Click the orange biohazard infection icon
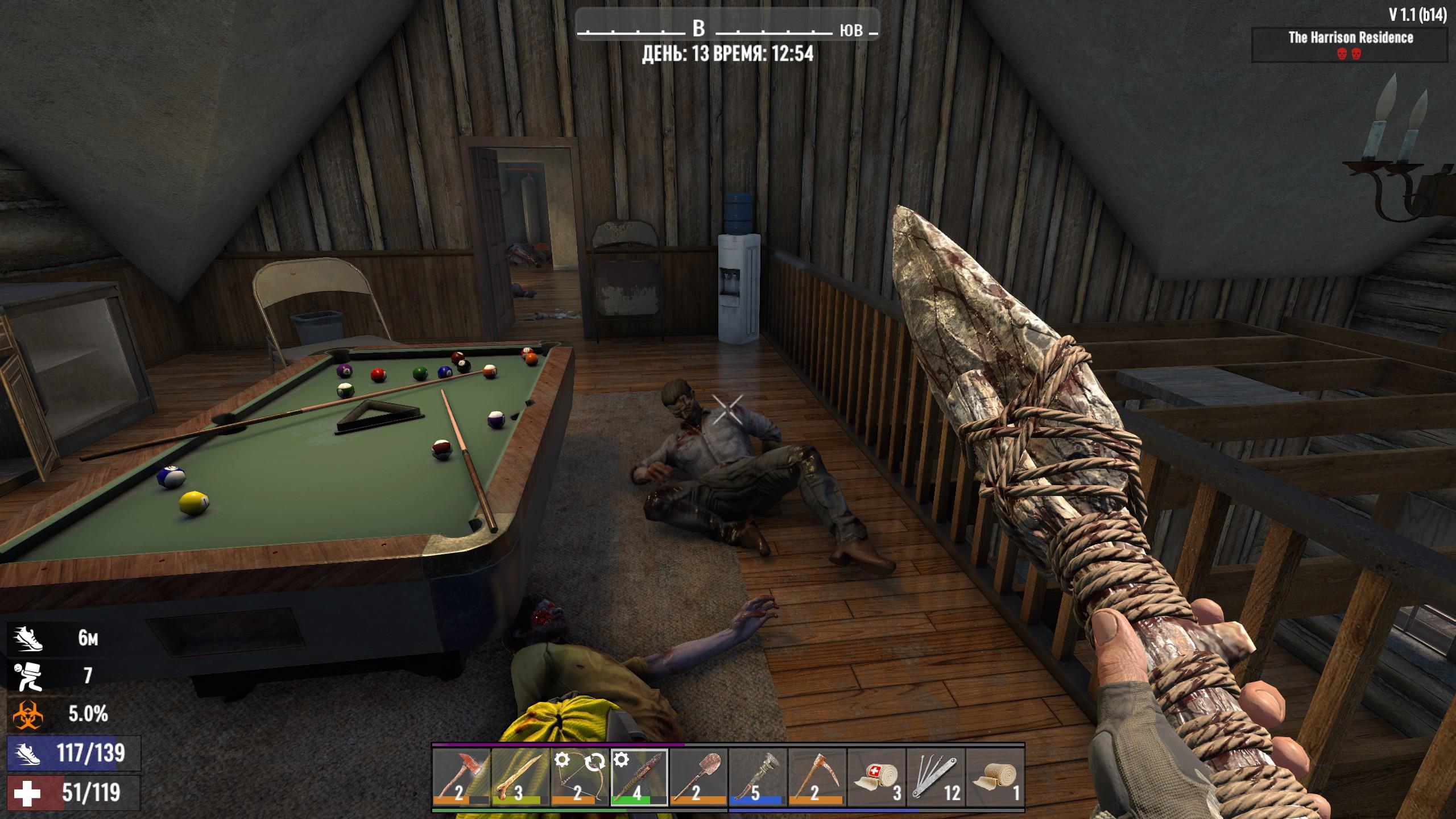 pyautogui.click(x=28, y=714)
